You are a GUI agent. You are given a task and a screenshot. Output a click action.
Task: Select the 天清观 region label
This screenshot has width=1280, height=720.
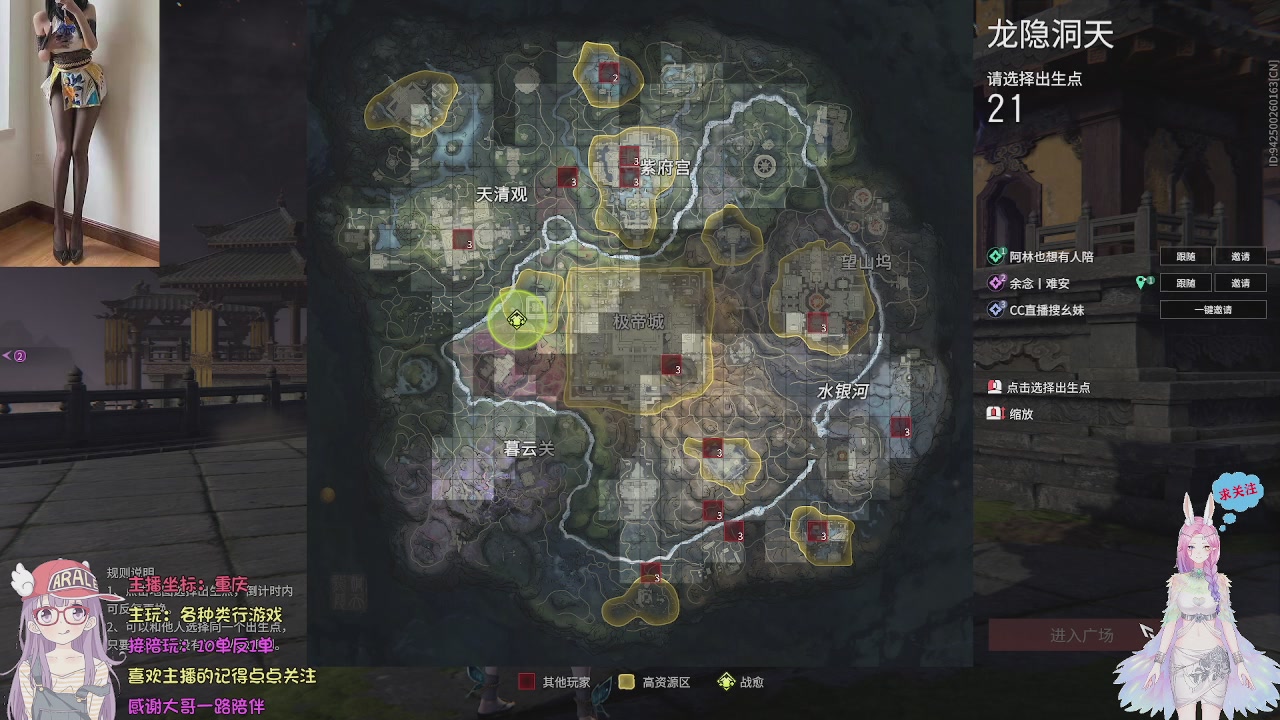tap(501, 194)
